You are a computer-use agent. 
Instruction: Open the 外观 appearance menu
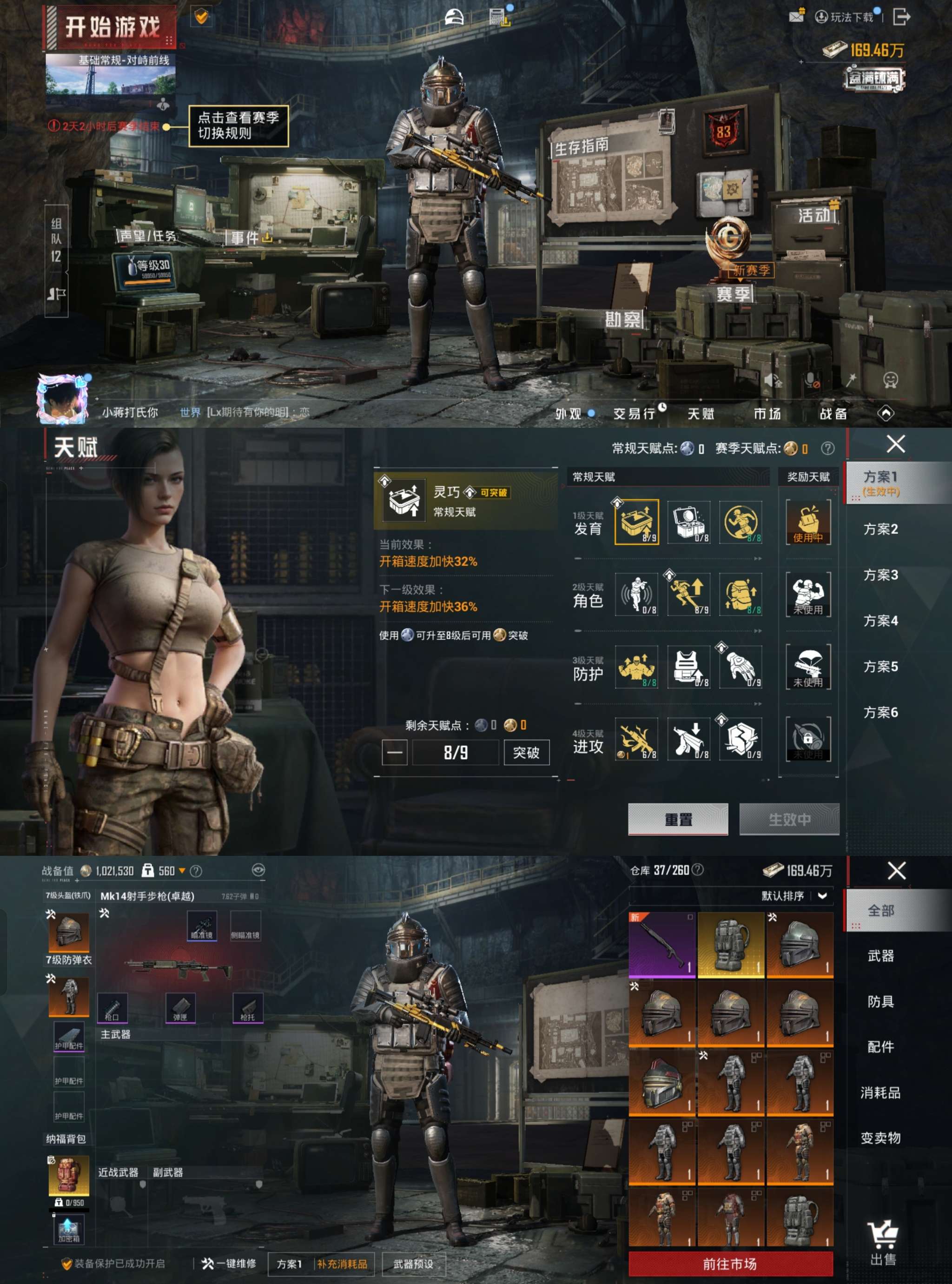[569, 413]
